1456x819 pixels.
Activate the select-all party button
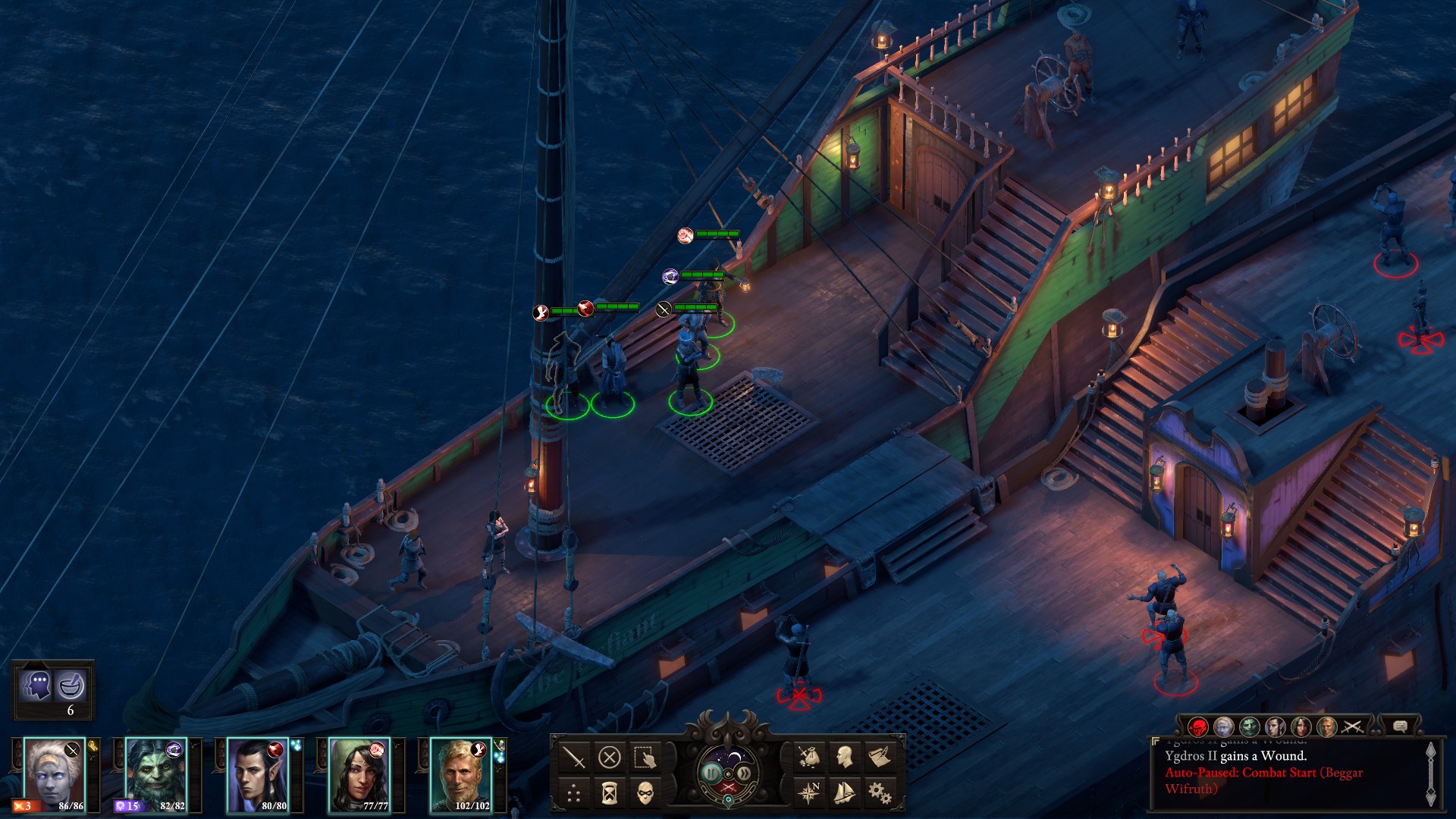645,757
